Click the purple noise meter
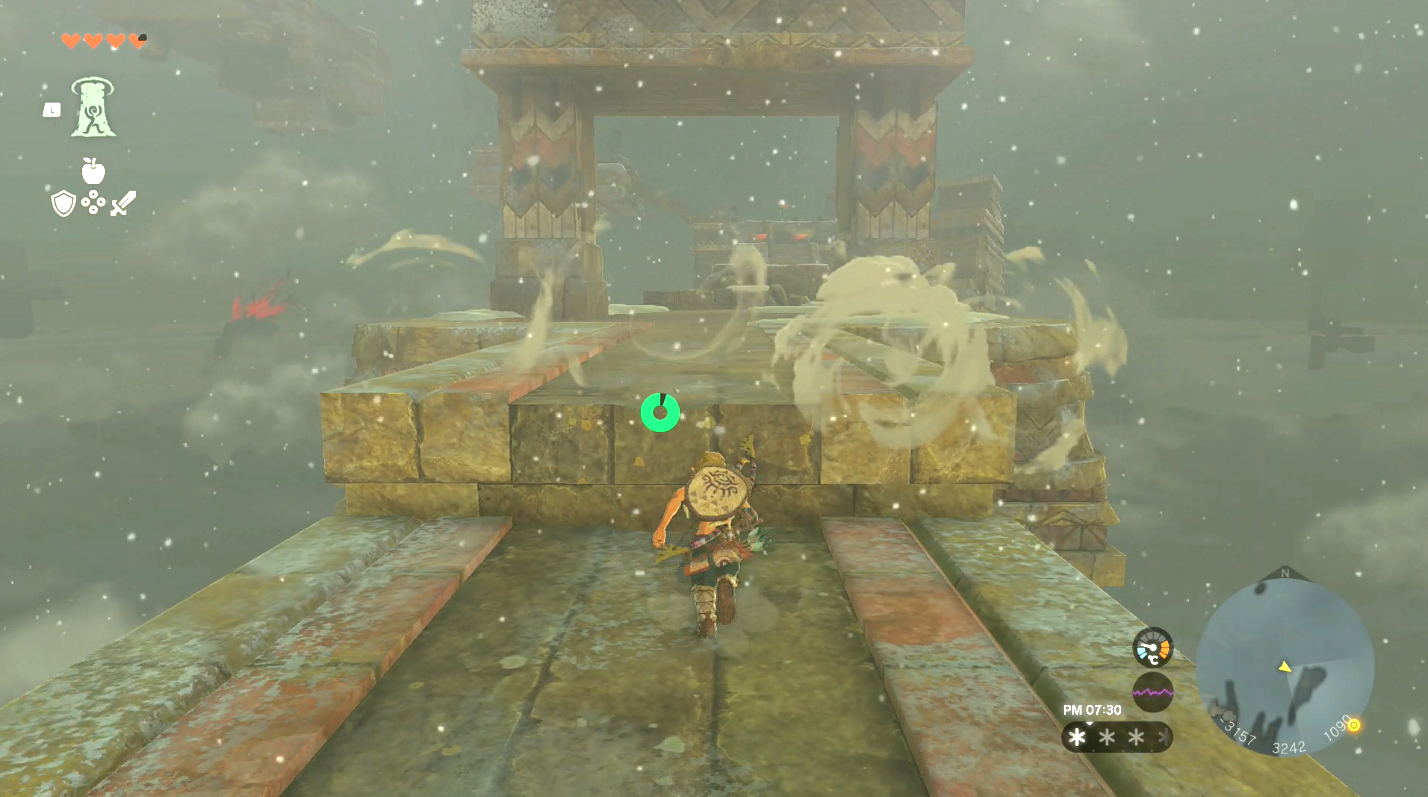The width and height of the screenshot is (1428, 797). [1153, 691]
